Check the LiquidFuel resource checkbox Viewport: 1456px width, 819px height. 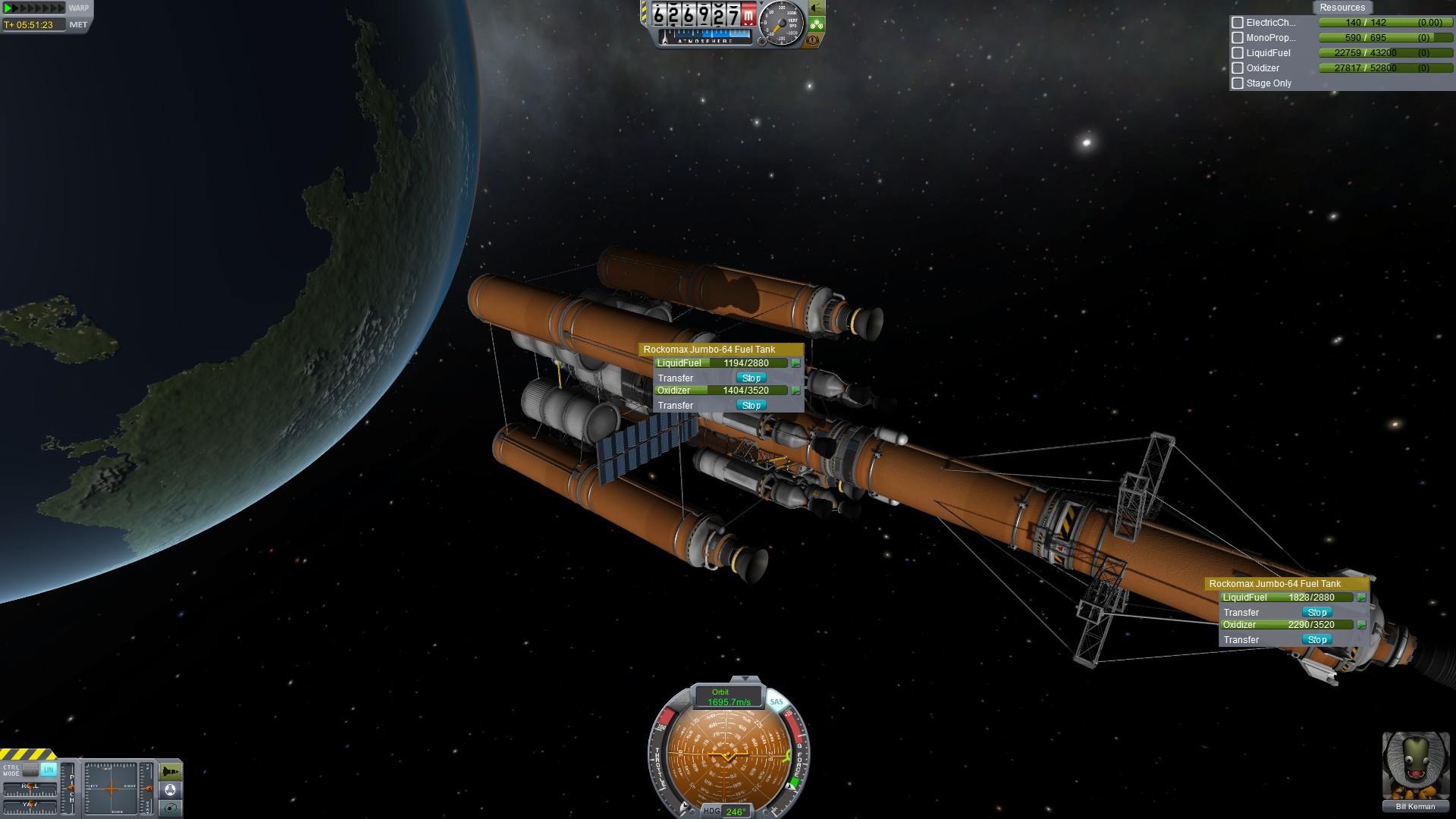[x=1238, y=53]
